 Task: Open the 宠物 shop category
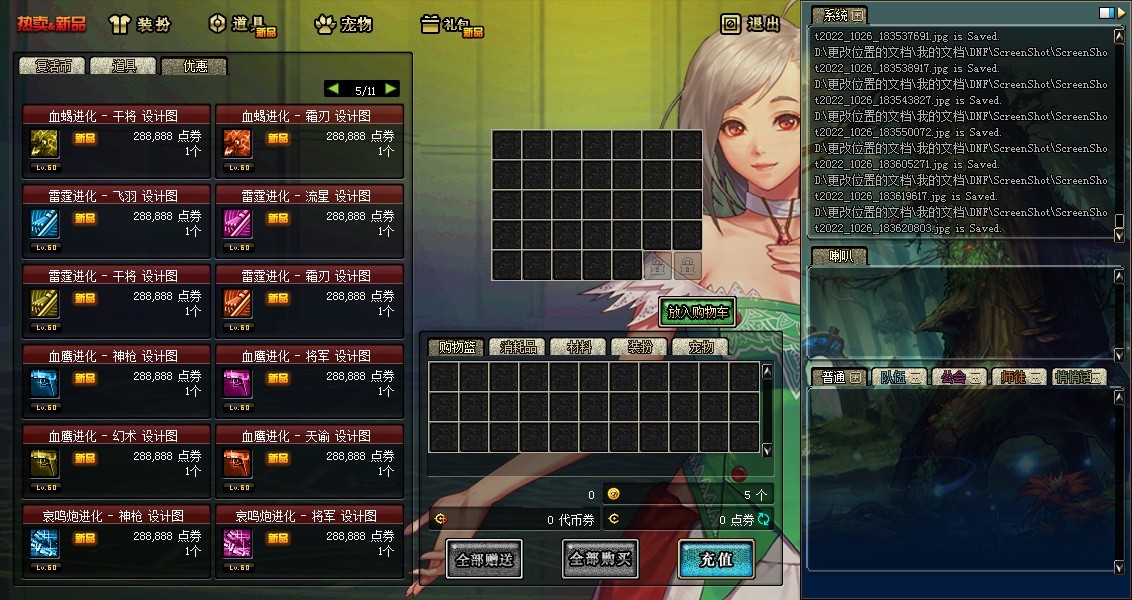(x=343, y=24)
